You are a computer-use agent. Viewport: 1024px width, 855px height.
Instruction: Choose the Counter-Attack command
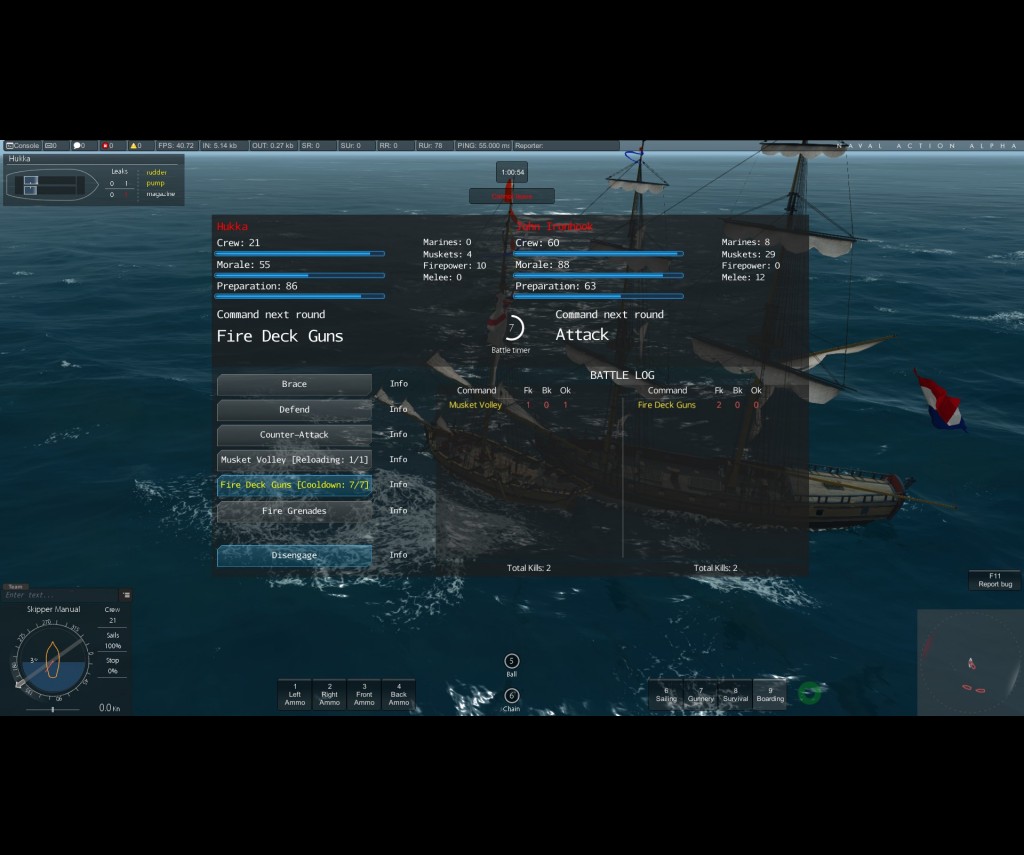(x=294, y=435)
